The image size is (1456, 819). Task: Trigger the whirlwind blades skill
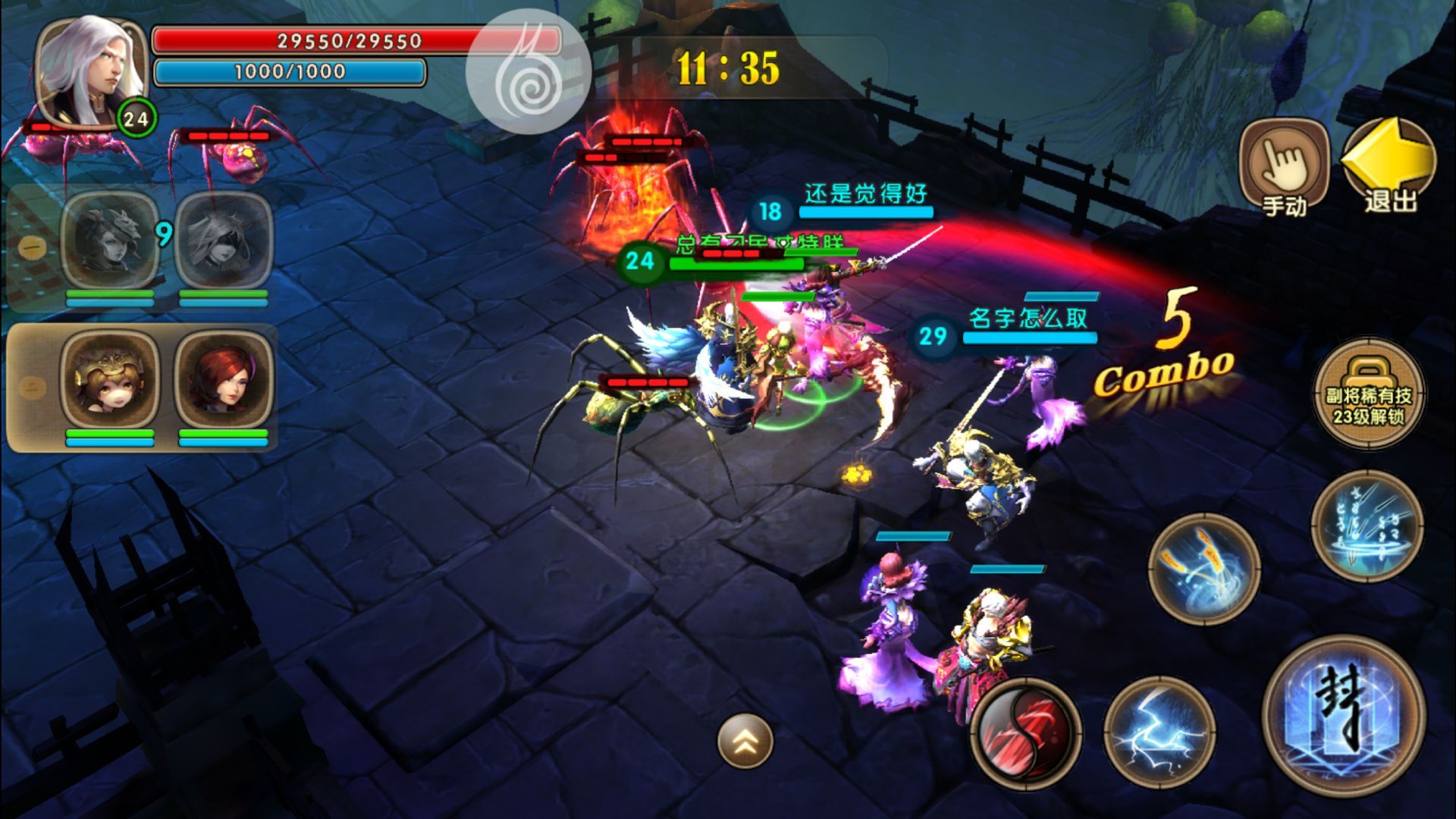coord(1204,569)
